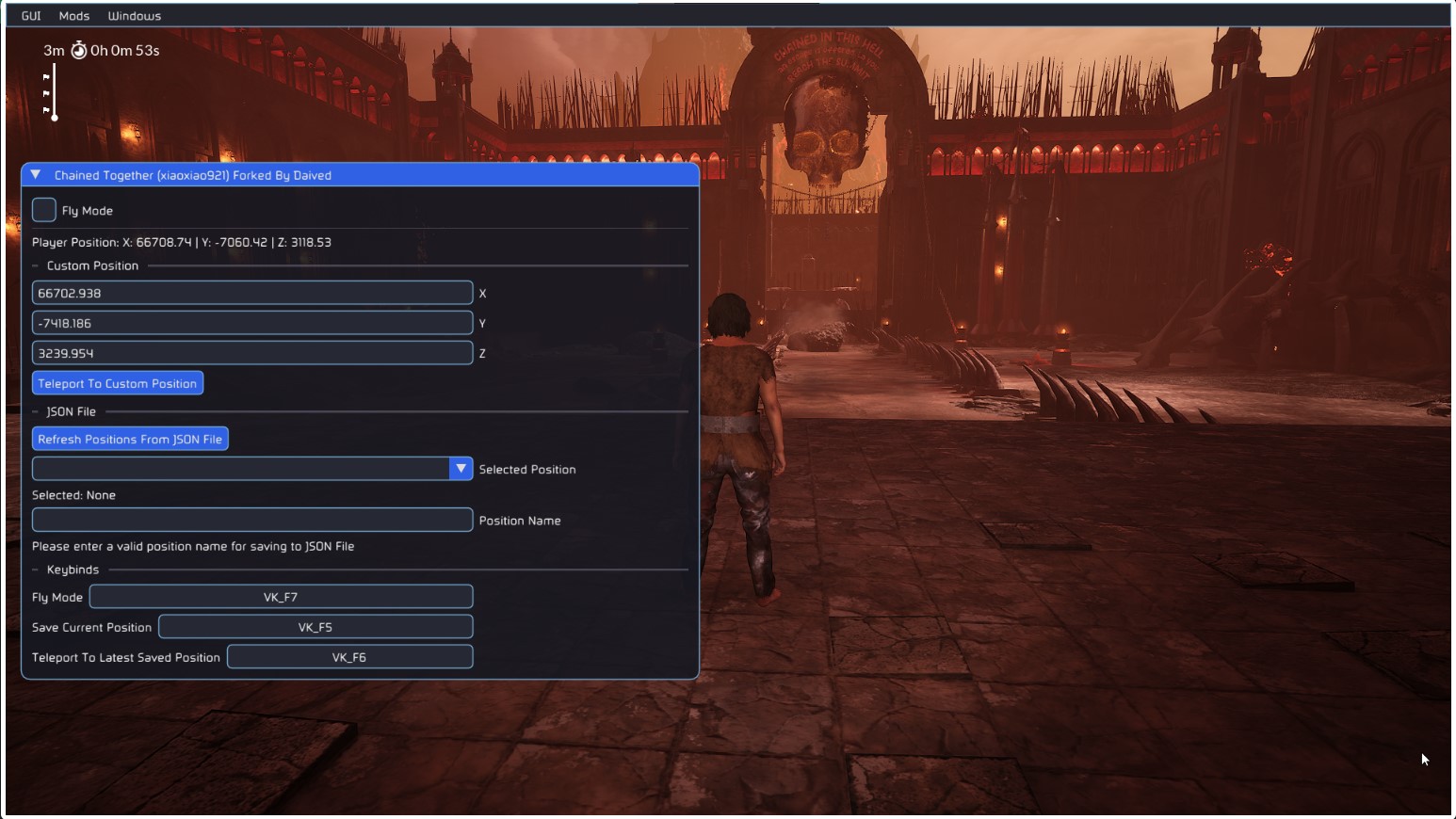1456x819 pixels.
Task: Open the Windows menu
Action: click(135, 16)
